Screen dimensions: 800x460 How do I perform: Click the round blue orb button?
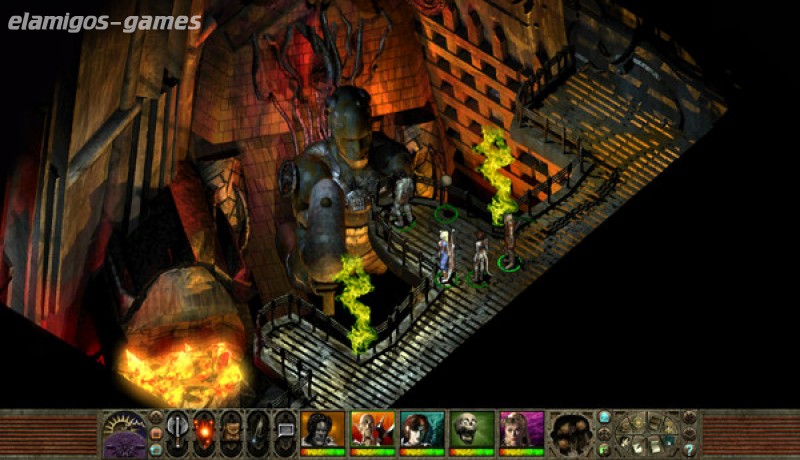[604, 417]
